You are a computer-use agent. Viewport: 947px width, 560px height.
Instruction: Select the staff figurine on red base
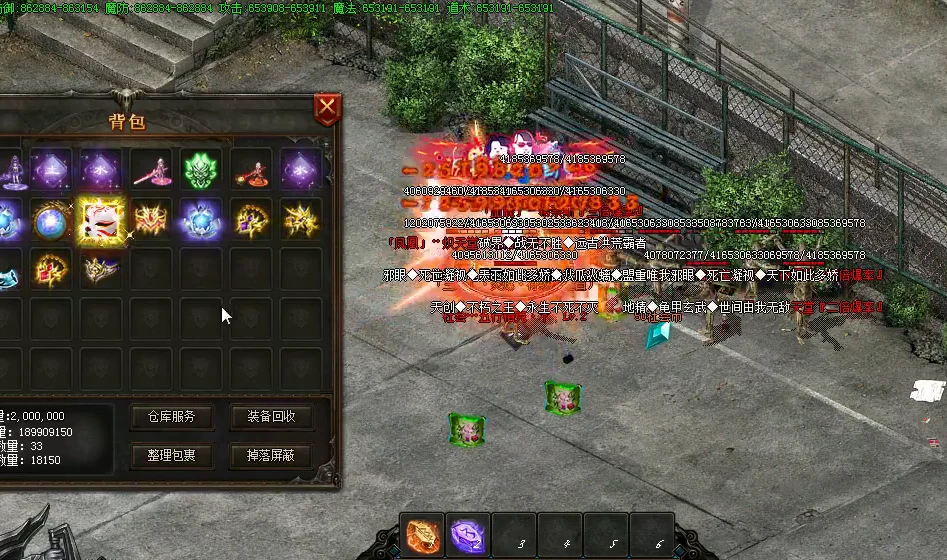pos(251,171)
